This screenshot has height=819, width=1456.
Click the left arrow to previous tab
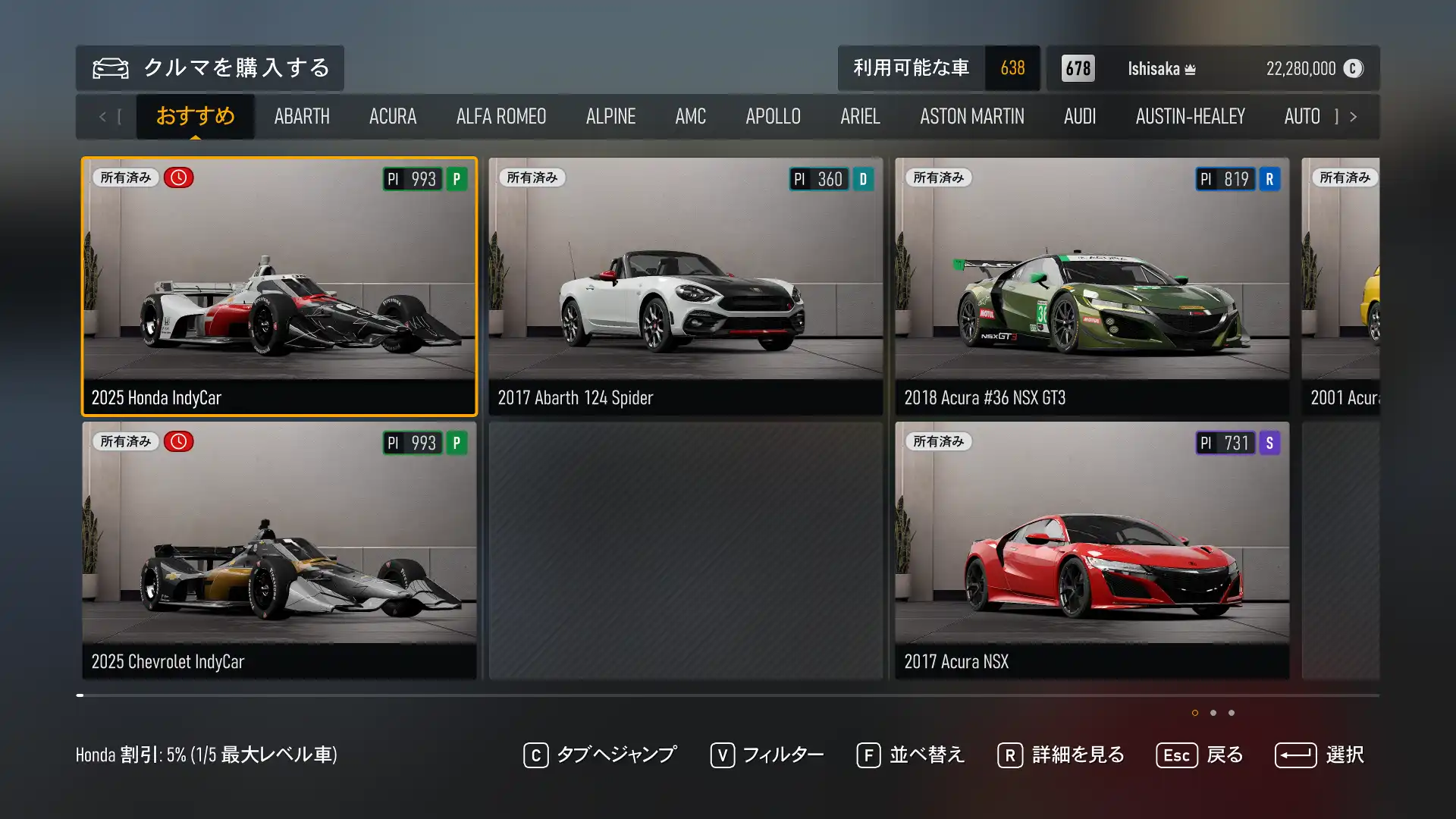pyautogui.click(x=102, y=117)
